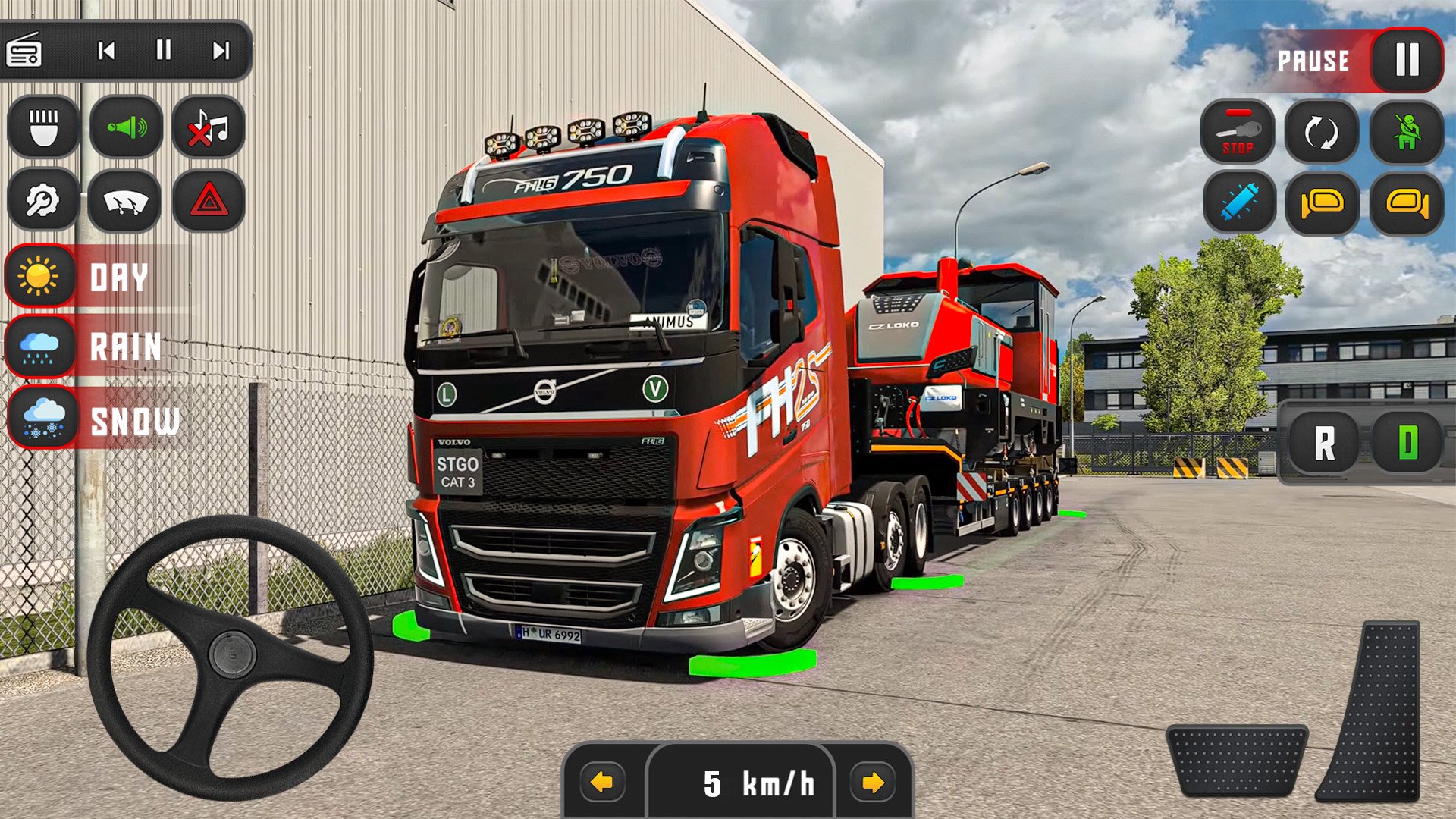Activate the left turn signal arrow
This screenshot has width=1456, height=819.
[x=602, y=782]
